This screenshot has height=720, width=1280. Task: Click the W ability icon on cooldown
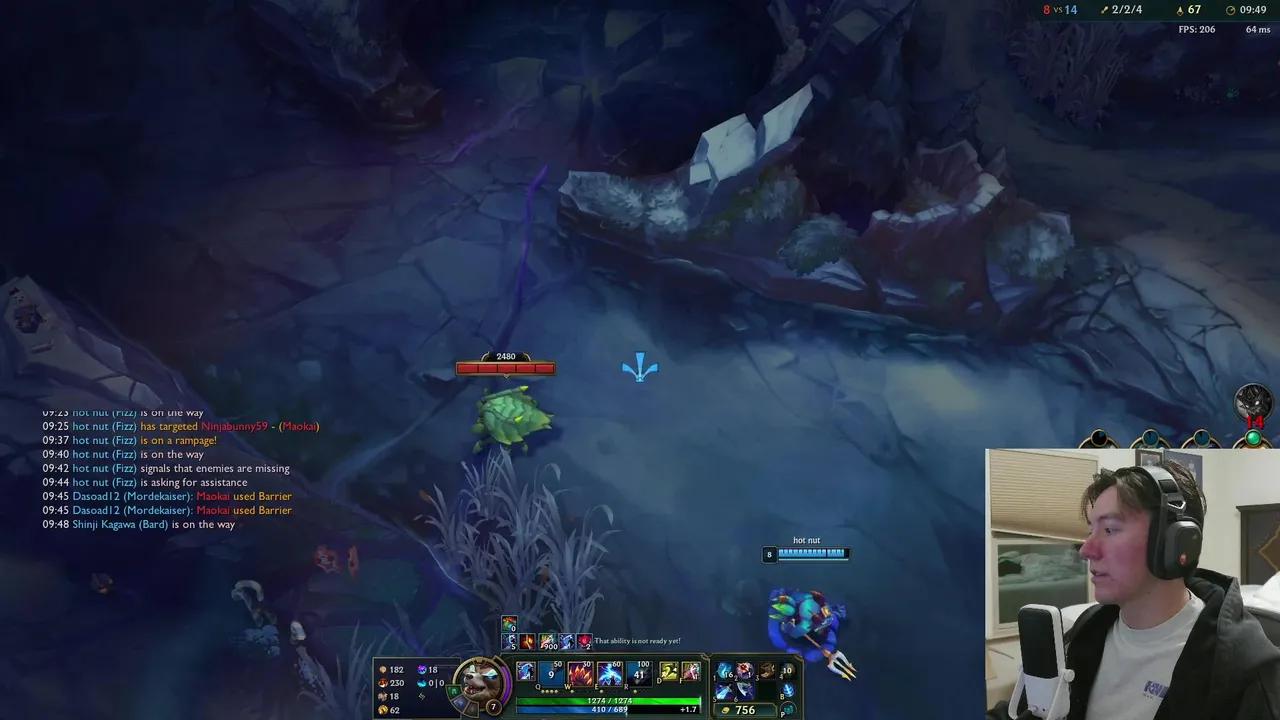click(x=579, y=674)
